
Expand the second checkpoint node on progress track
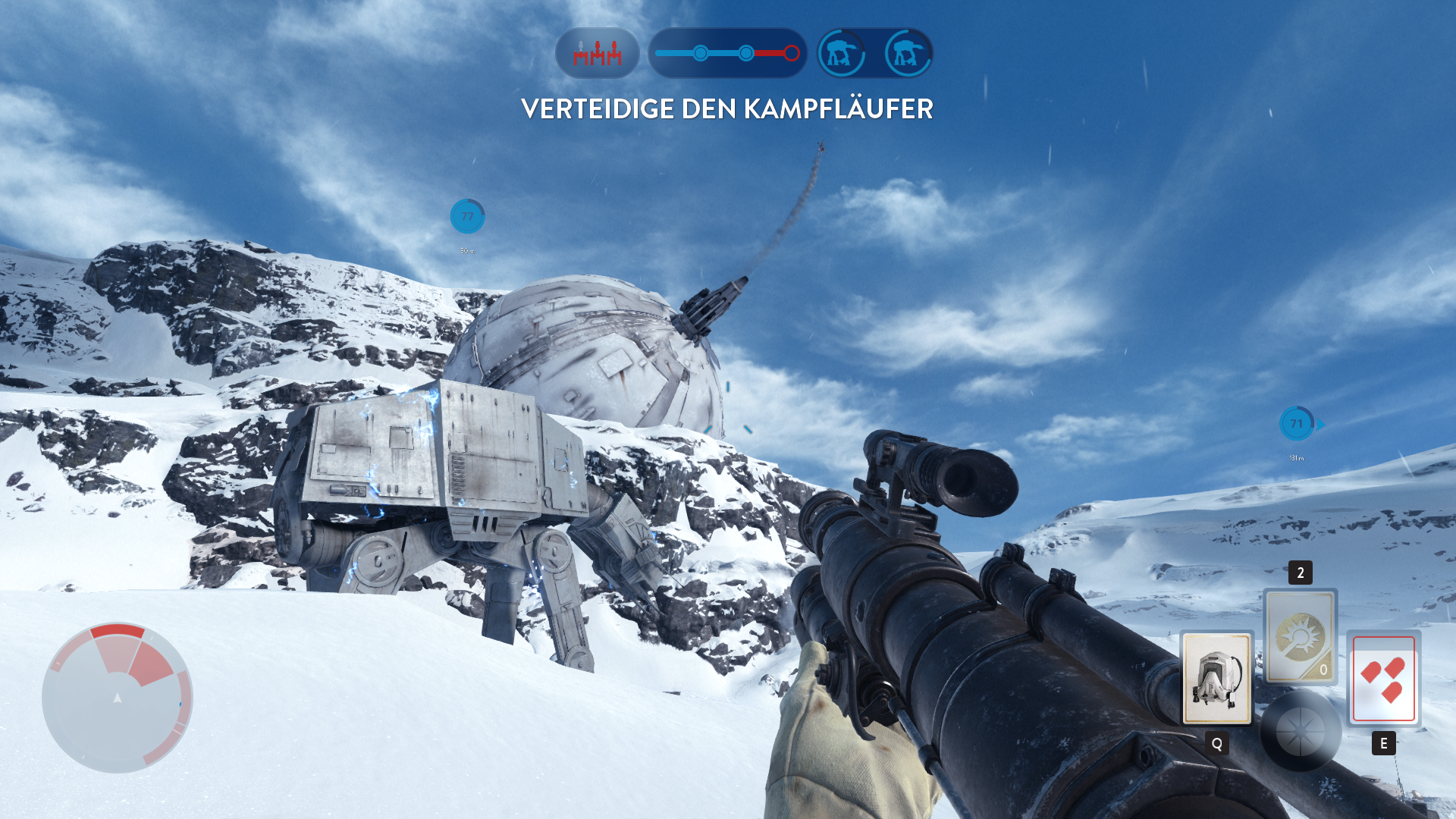point(746,53)
